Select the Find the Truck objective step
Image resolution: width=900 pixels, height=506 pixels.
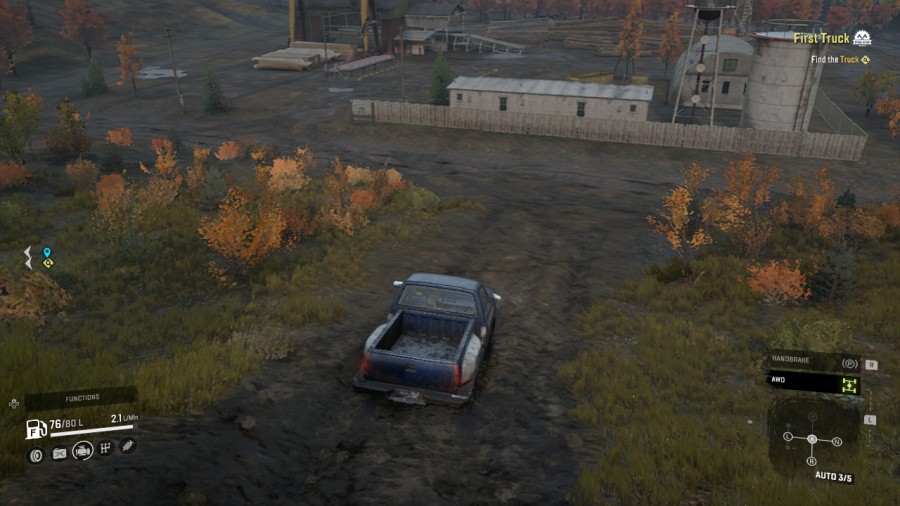pos(840,60)
